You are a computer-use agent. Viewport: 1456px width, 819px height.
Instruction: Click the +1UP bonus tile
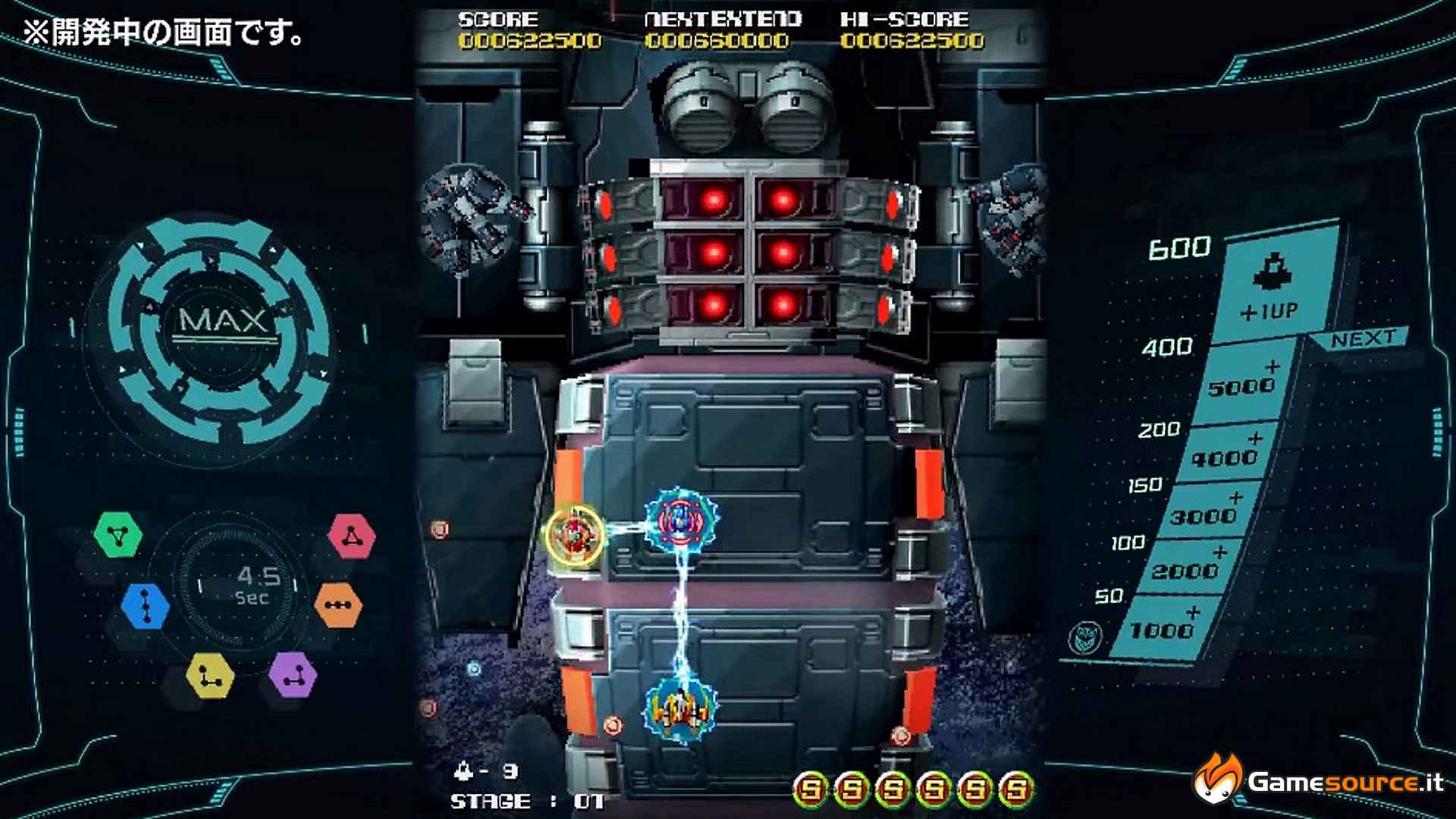tap(1272, 286)
